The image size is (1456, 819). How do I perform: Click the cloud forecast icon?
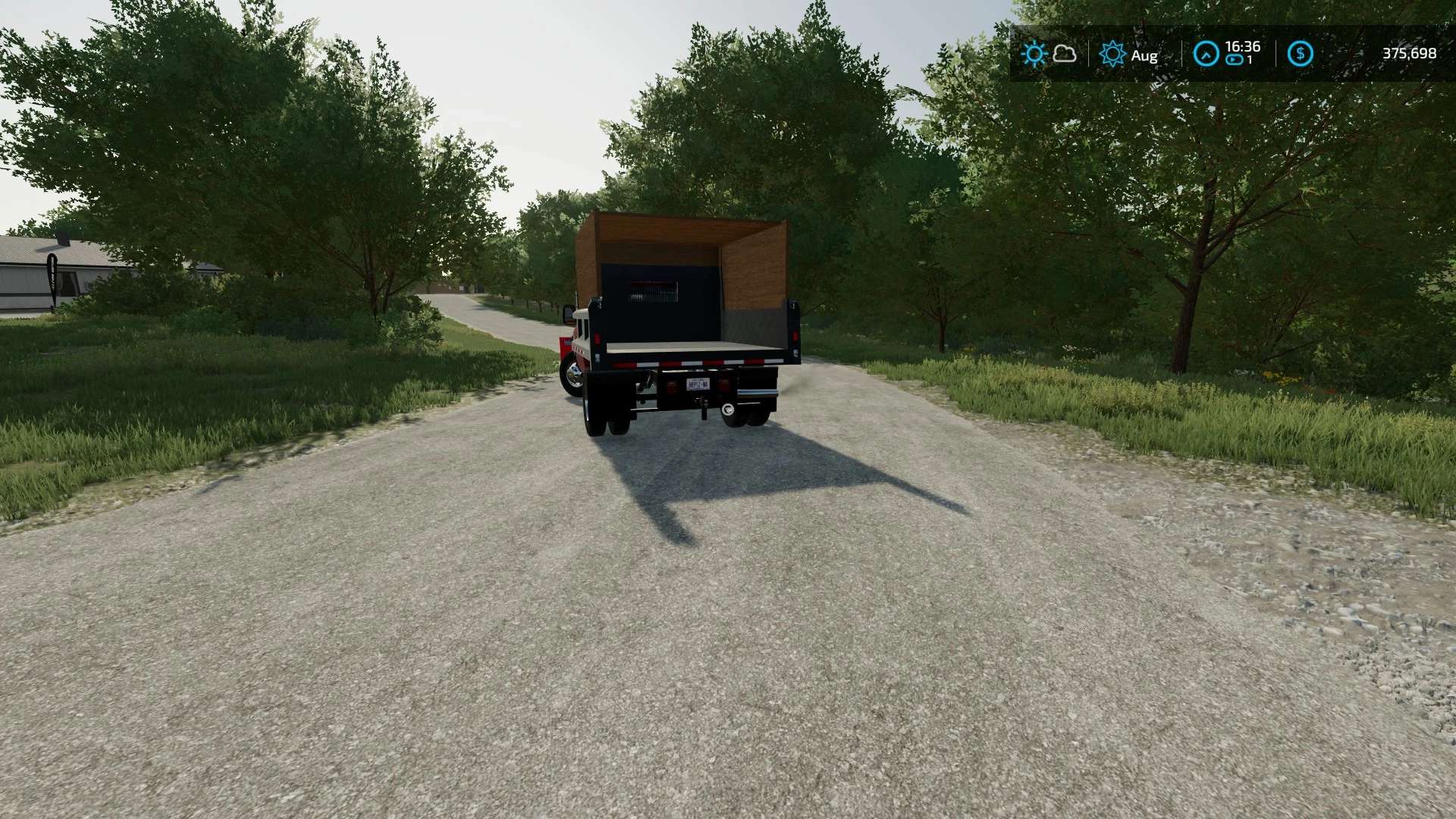click(x=1065, y=54)
